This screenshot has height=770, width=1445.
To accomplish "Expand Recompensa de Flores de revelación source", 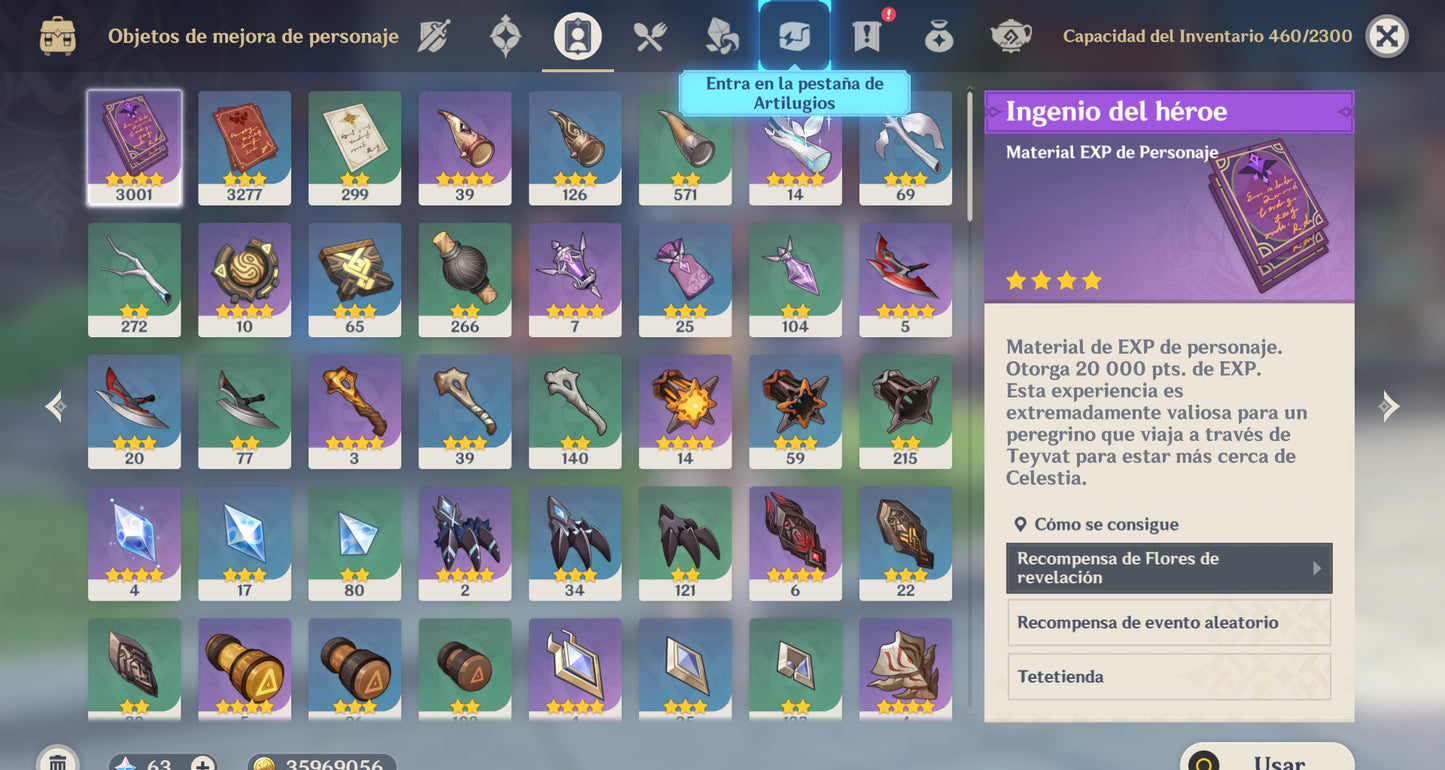I will point(1168,568).
